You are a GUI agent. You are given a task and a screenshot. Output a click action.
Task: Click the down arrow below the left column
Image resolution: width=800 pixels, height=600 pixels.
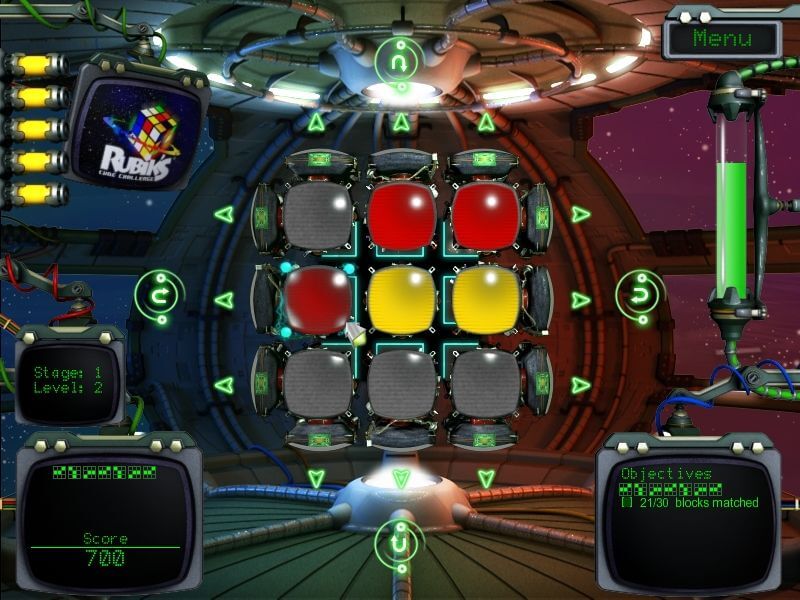pyautogui.click(x=316, y=477)
